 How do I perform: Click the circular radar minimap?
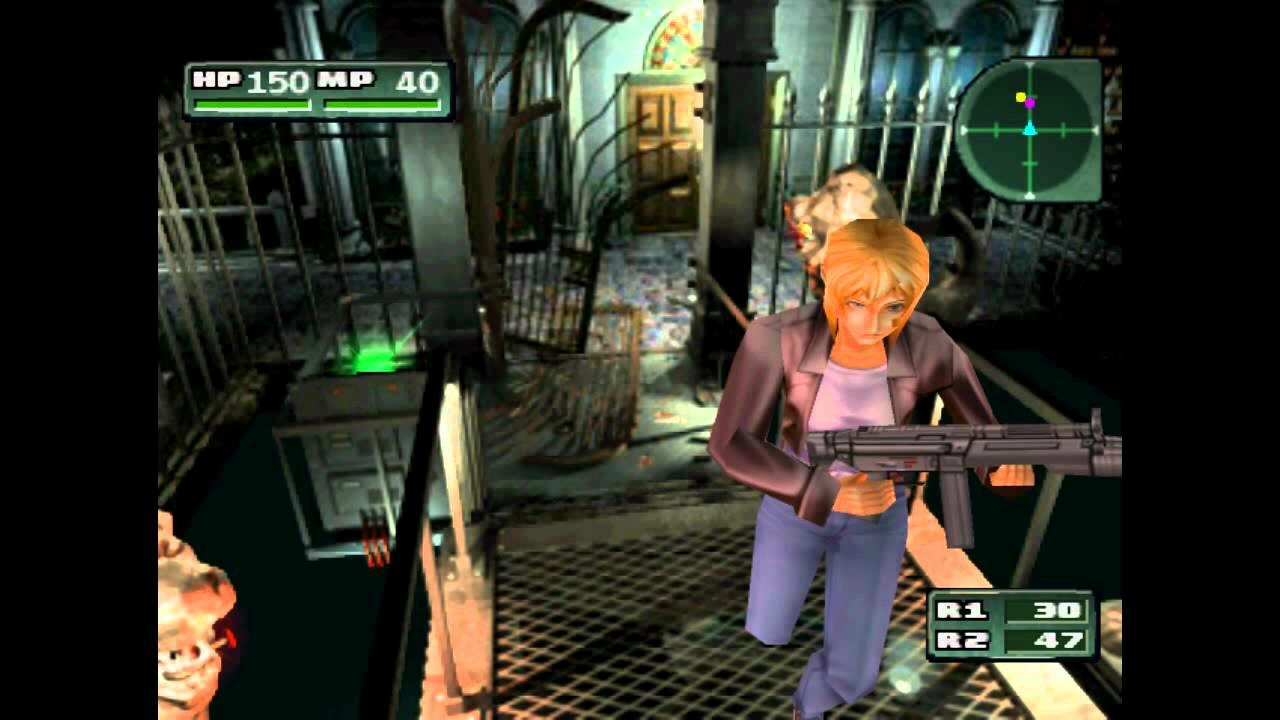(1028, 130)
